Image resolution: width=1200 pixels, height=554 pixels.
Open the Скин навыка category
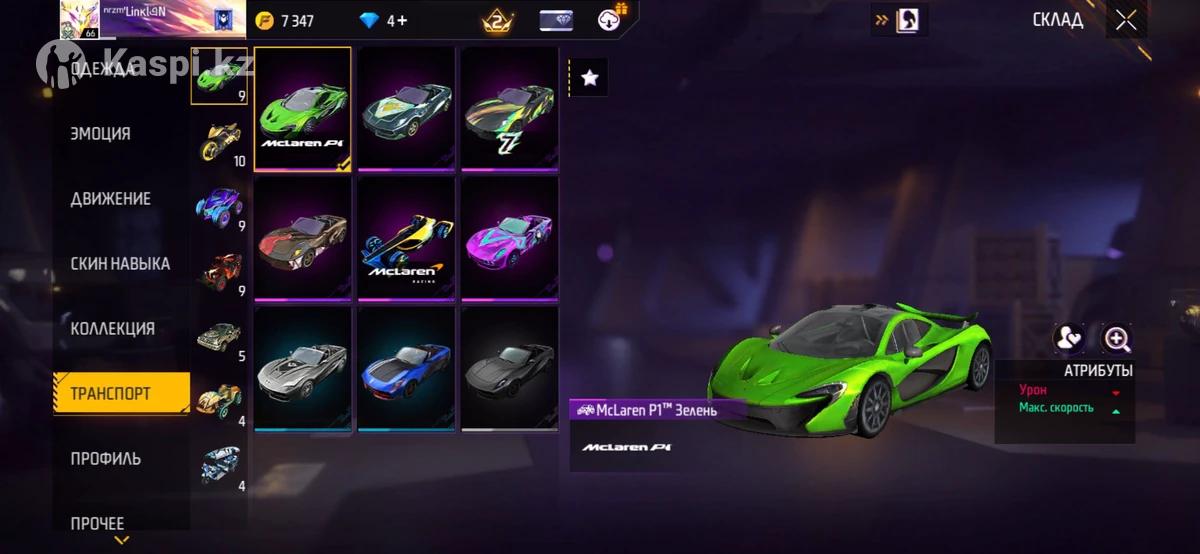[x=120, y=264]
